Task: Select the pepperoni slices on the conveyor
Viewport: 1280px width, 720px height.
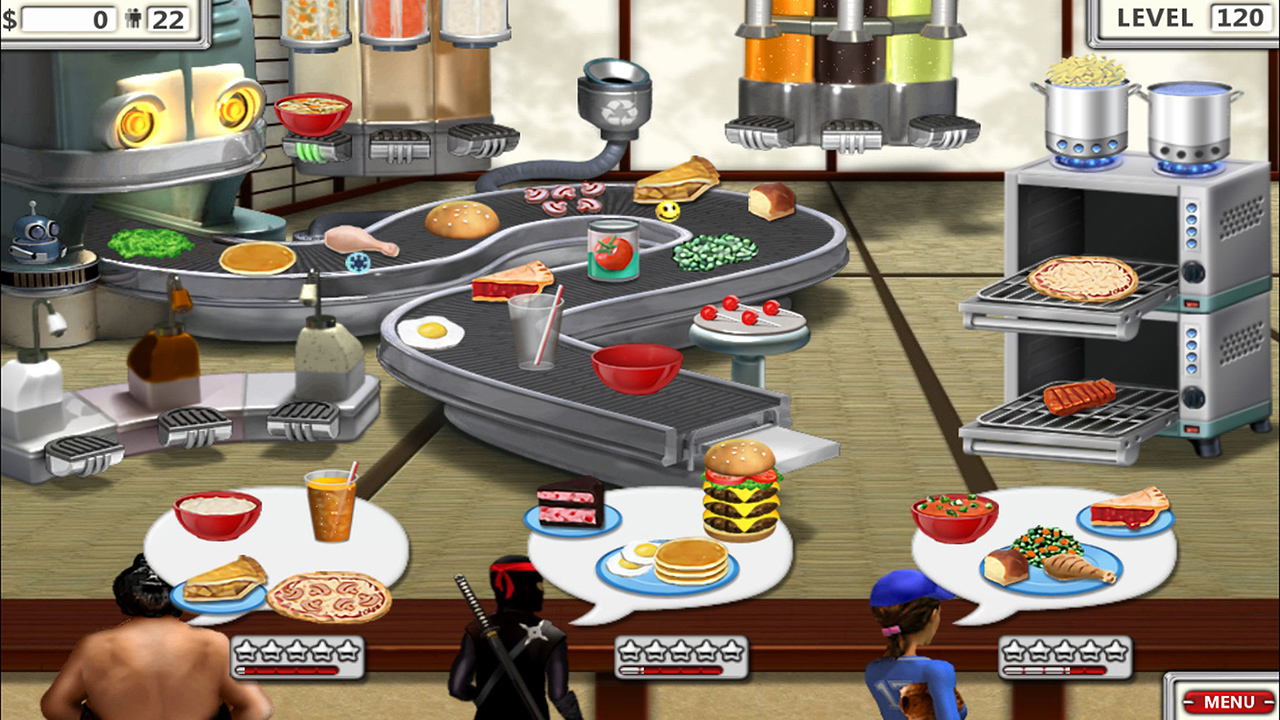Action: point(563,197)
